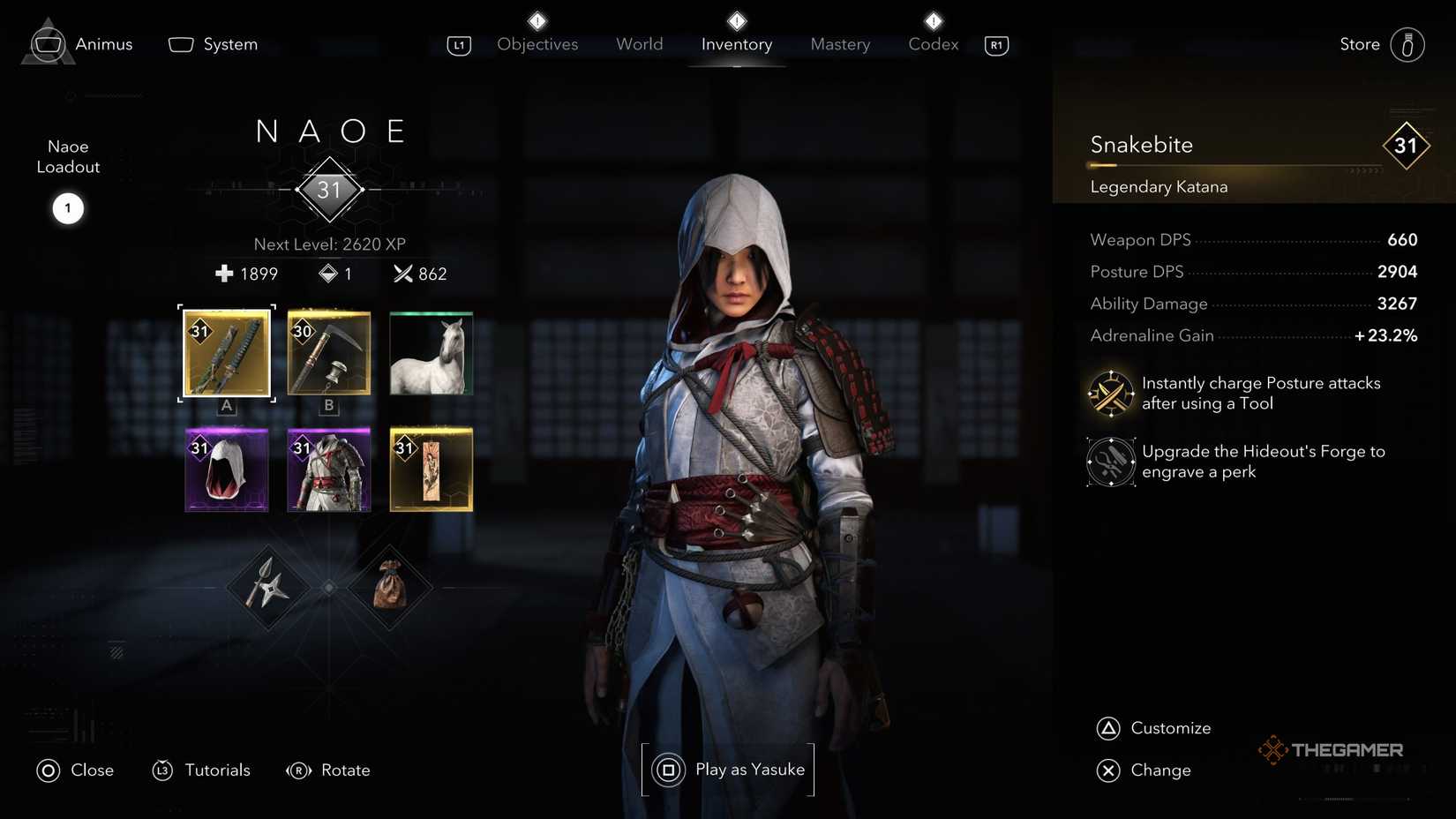Switch to the Codex tab

(932, 44)
